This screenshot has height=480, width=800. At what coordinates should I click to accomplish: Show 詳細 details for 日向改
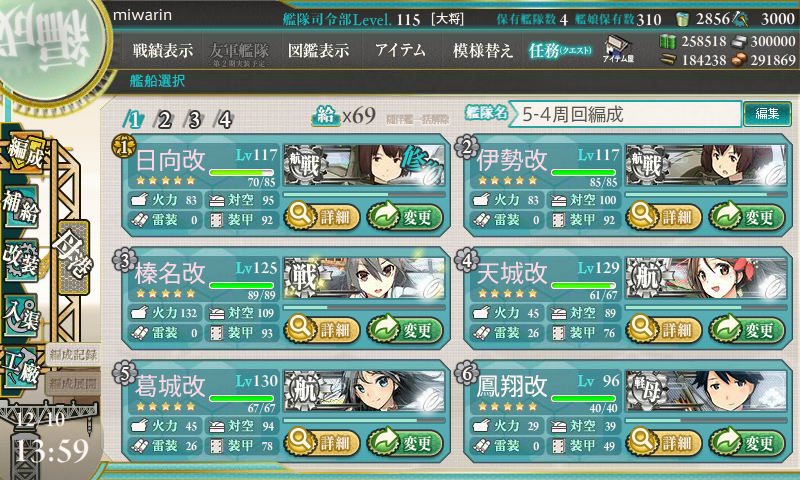[320, 214]
